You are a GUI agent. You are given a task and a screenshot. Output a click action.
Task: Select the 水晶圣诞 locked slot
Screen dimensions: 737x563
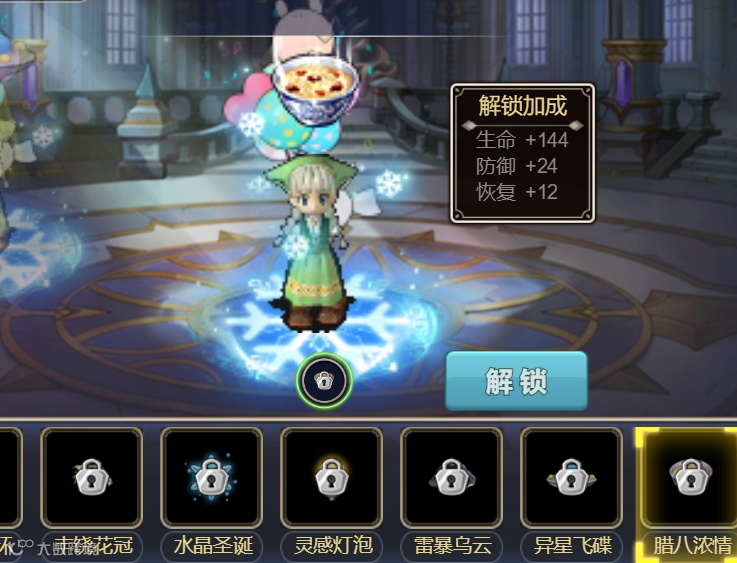coord(211,478)
